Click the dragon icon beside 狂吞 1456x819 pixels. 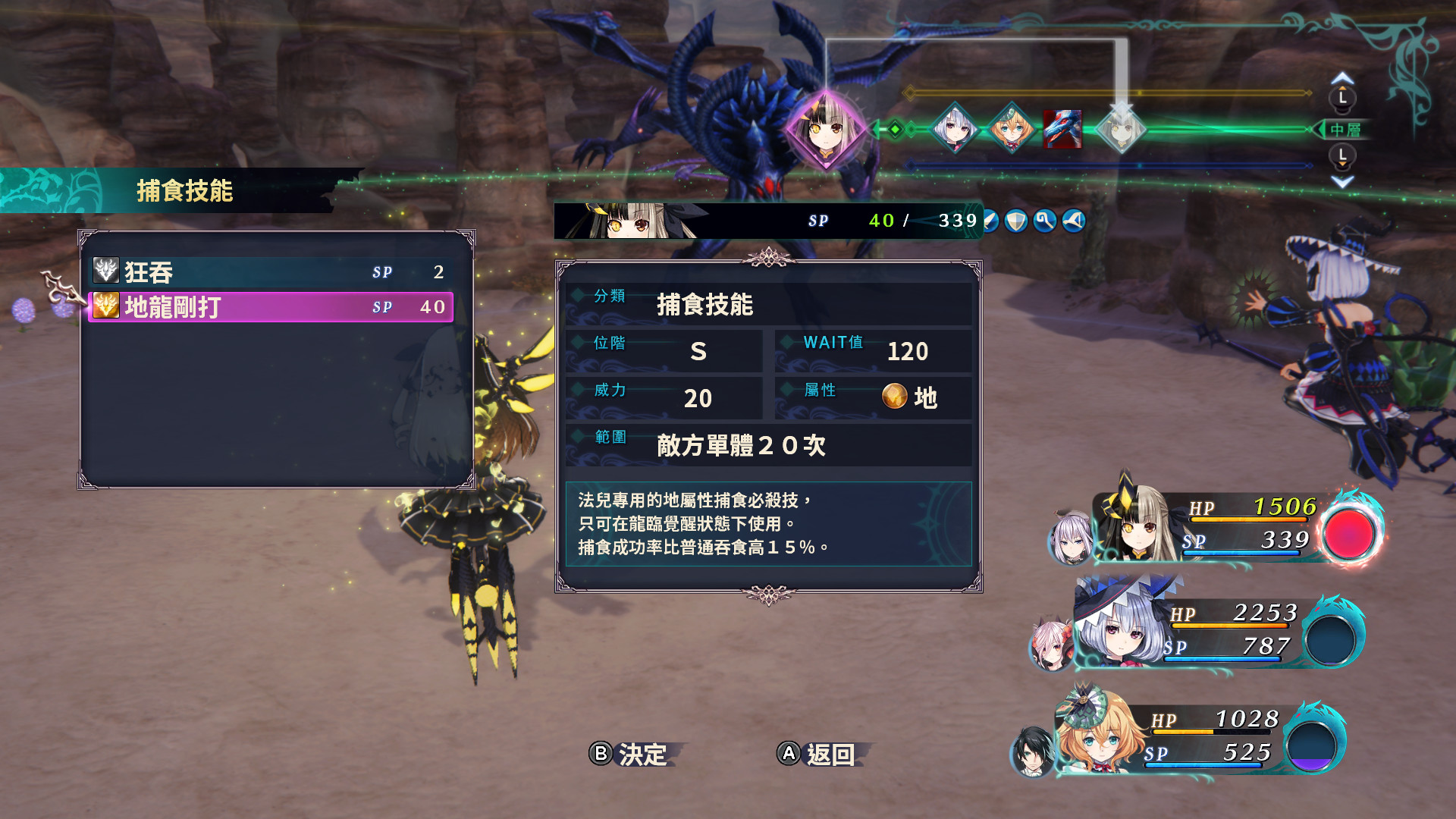106,271
